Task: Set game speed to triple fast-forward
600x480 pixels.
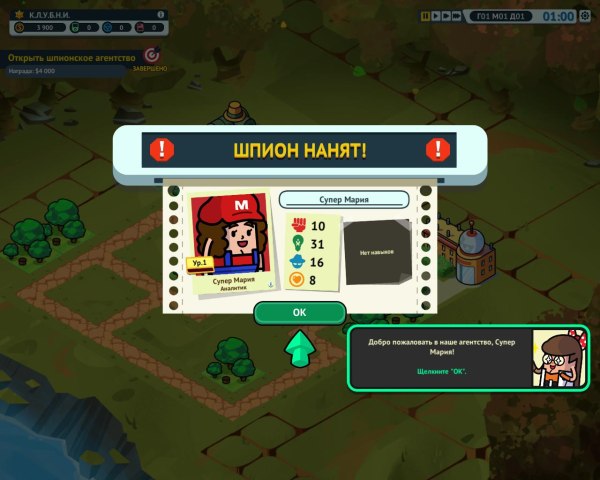Action: tap(457, 16)
